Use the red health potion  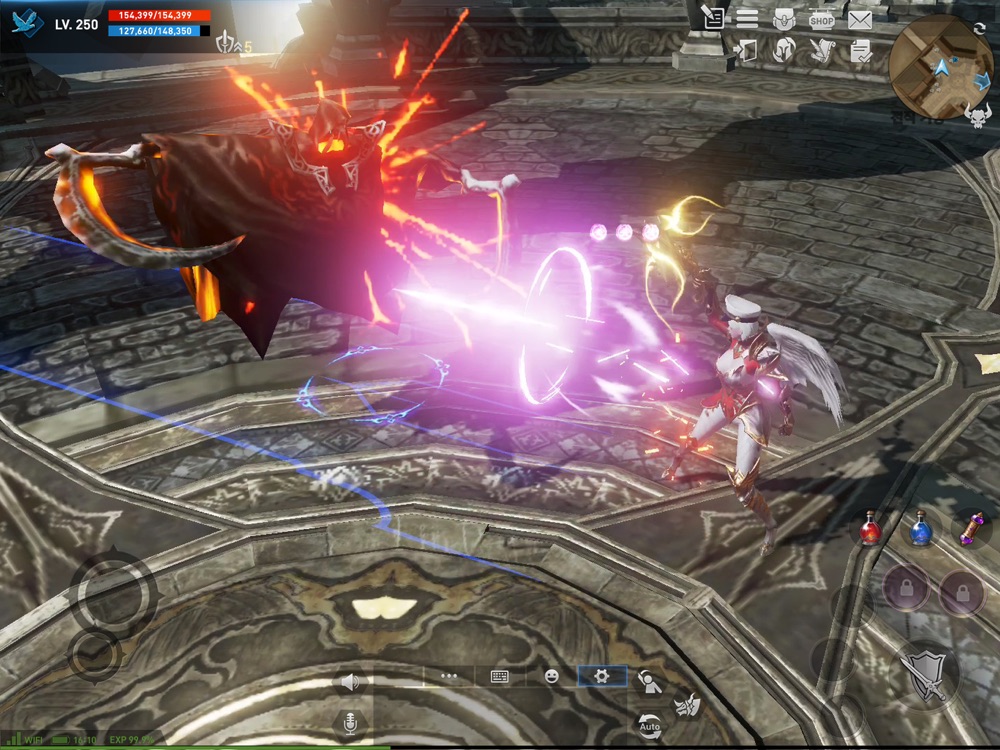[871, 529]
